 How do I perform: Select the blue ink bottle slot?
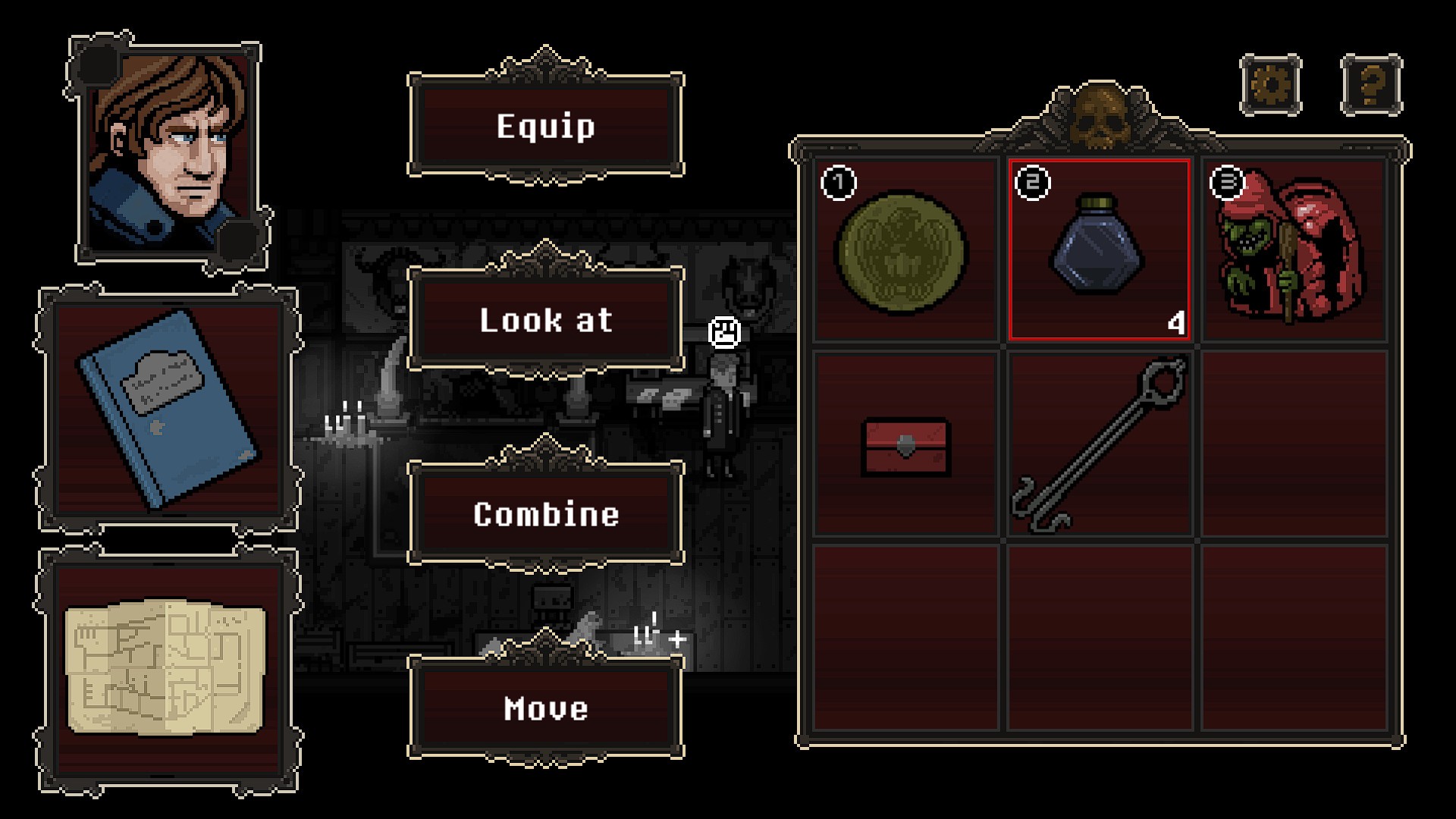[1098, 249]
